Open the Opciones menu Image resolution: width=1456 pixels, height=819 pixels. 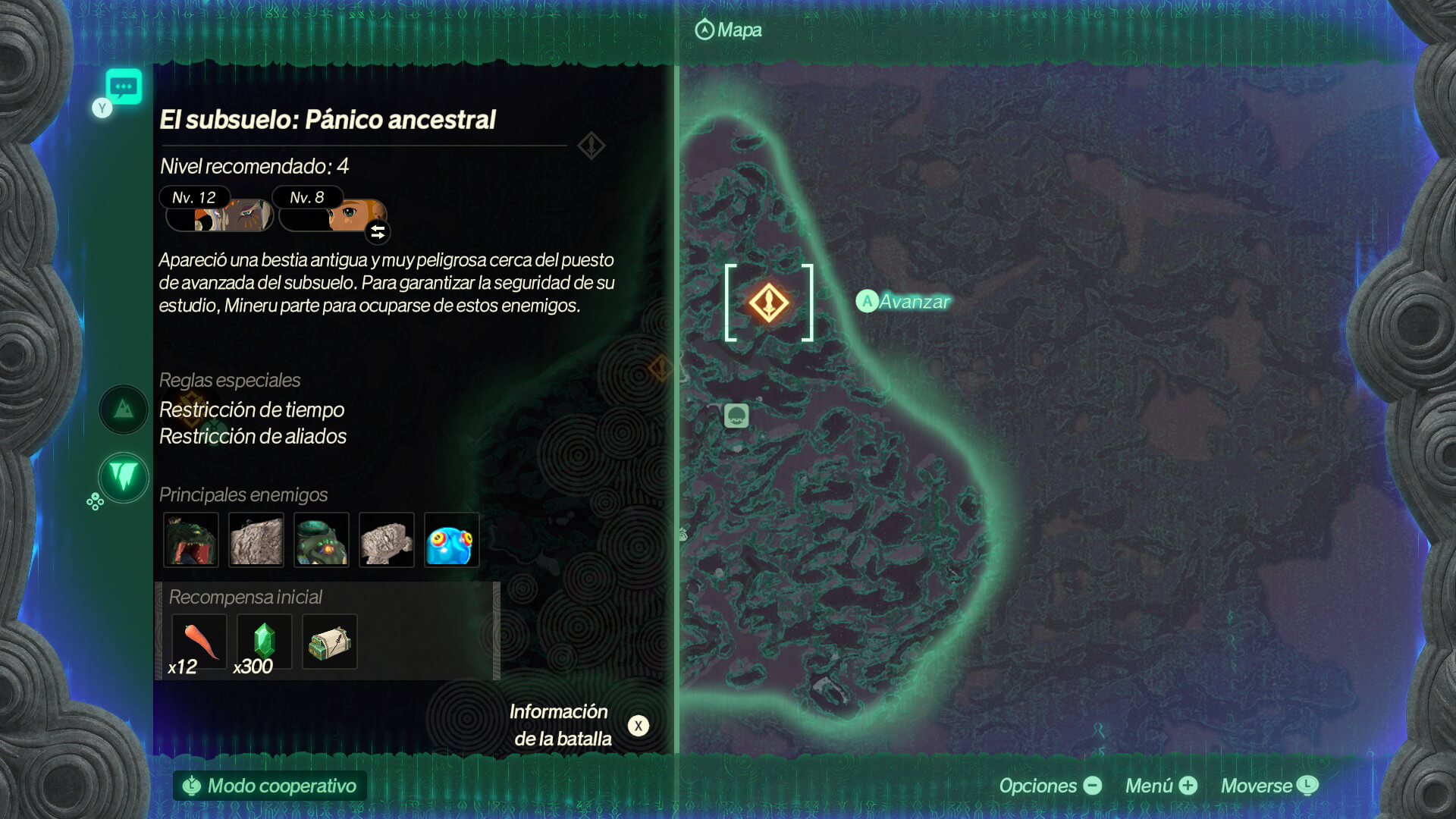[1050, 786]
